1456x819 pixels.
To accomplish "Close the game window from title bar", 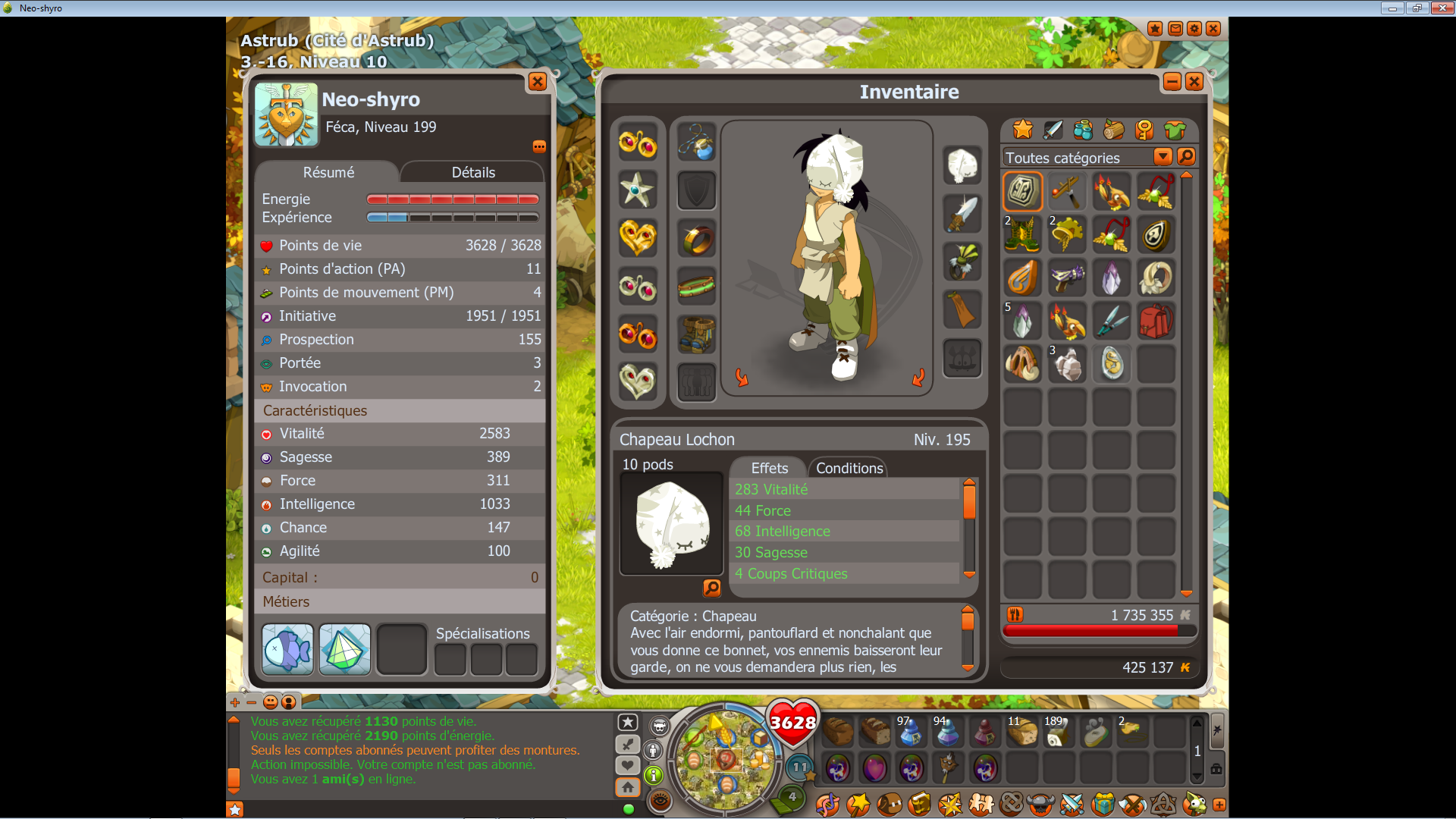I will click(1441, 8).
